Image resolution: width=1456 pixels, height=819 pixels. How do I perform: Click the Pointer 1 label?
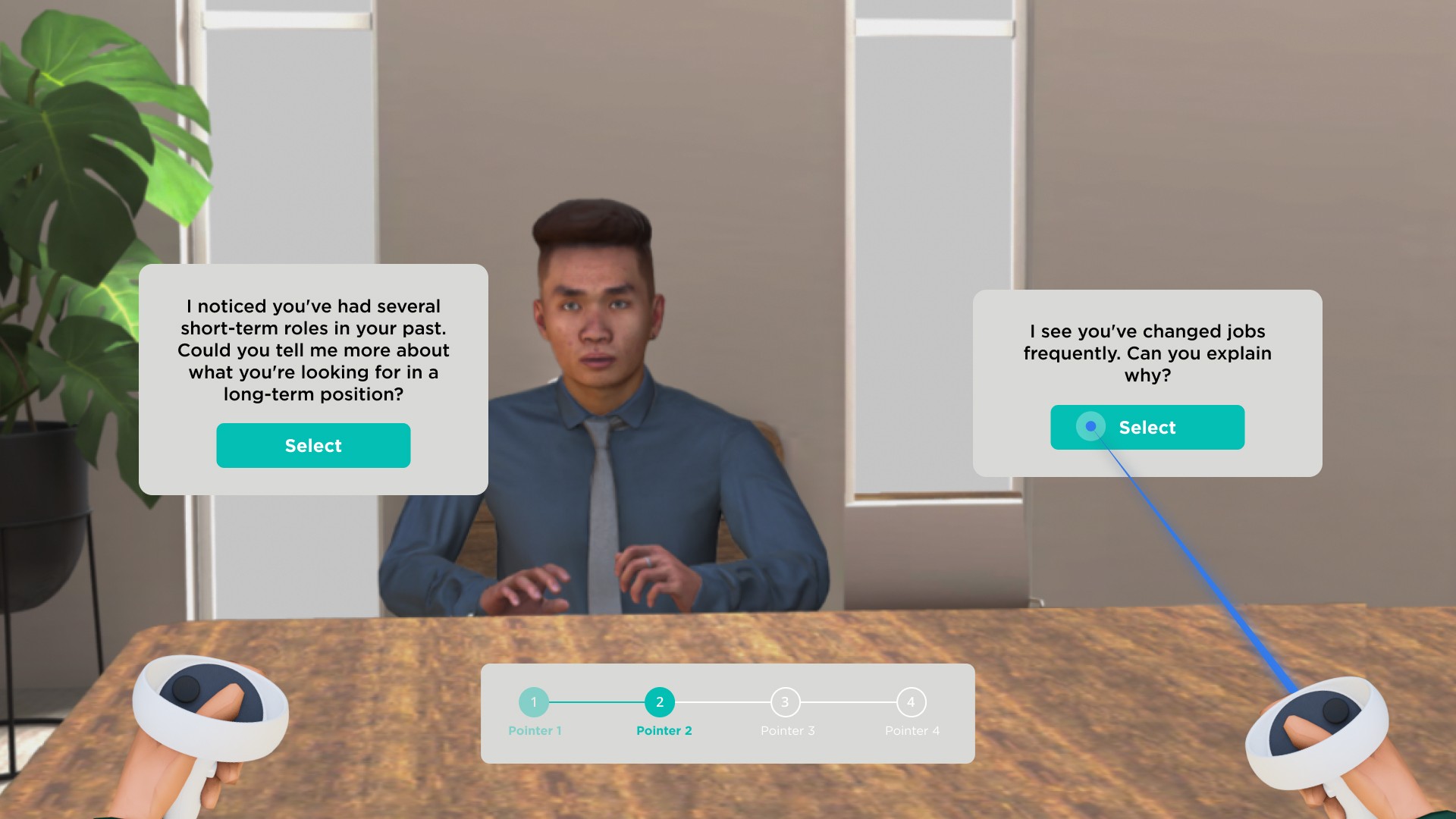[535, 731]
